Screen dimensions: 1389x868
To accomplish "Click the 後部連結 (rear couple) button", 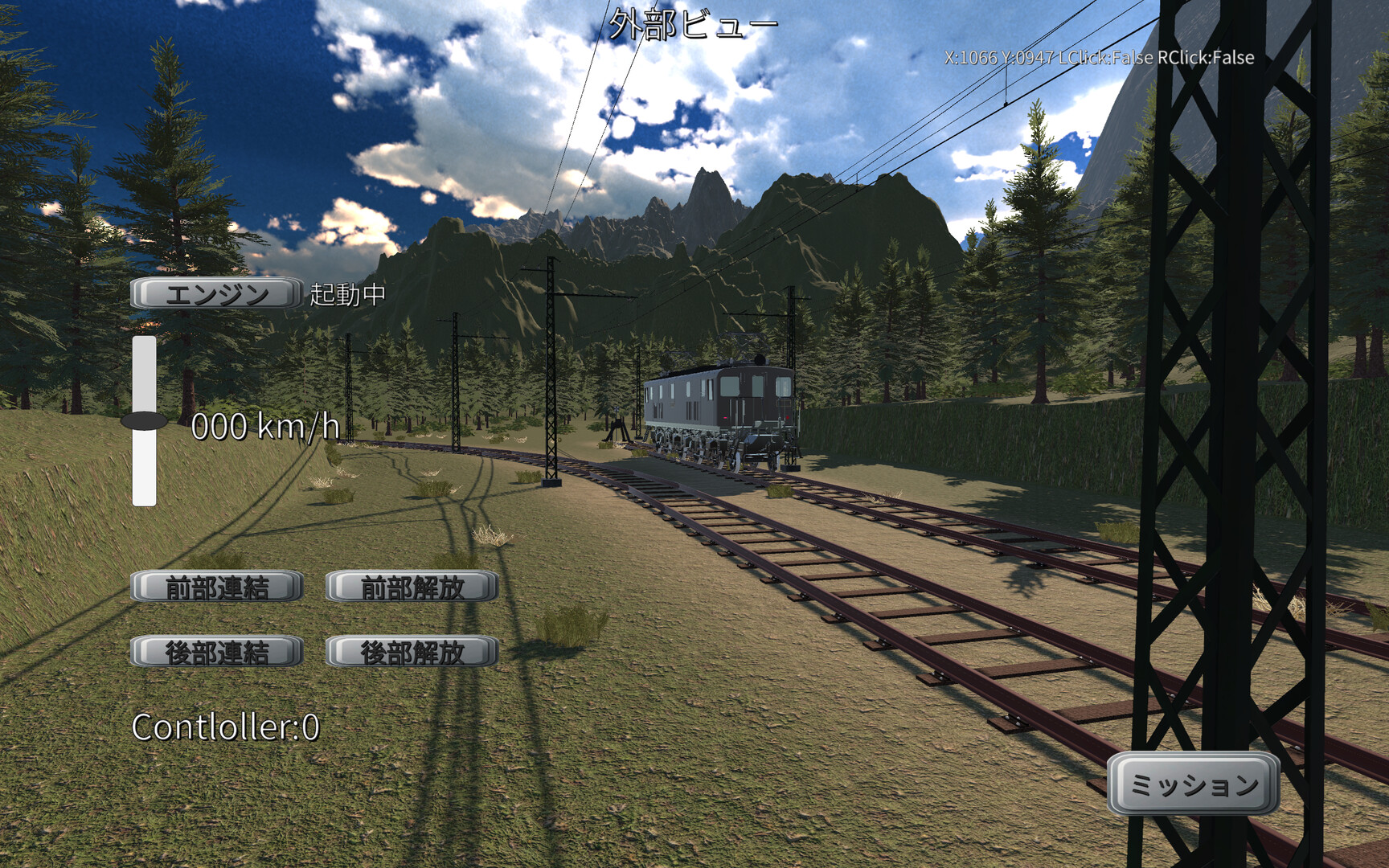I will 215,654.
